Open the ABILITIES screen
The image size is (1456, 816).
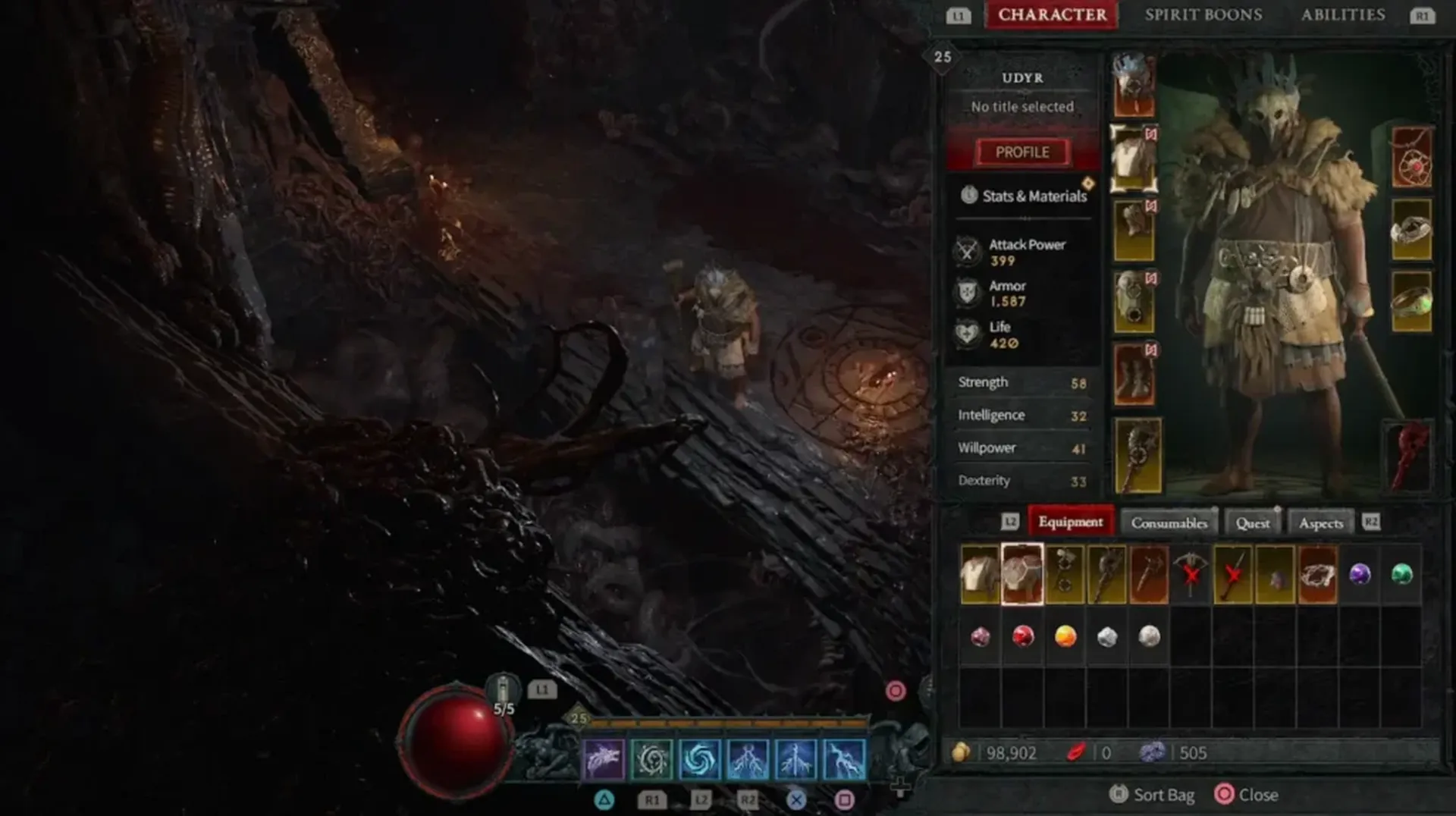(x=1343, y=14)
